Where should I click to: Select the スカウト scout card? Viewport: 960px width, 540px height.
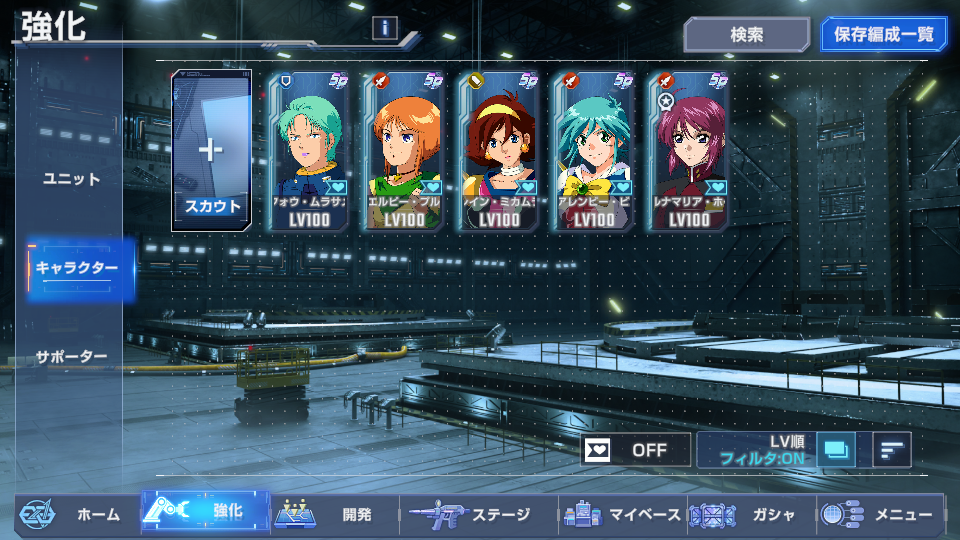211,150
